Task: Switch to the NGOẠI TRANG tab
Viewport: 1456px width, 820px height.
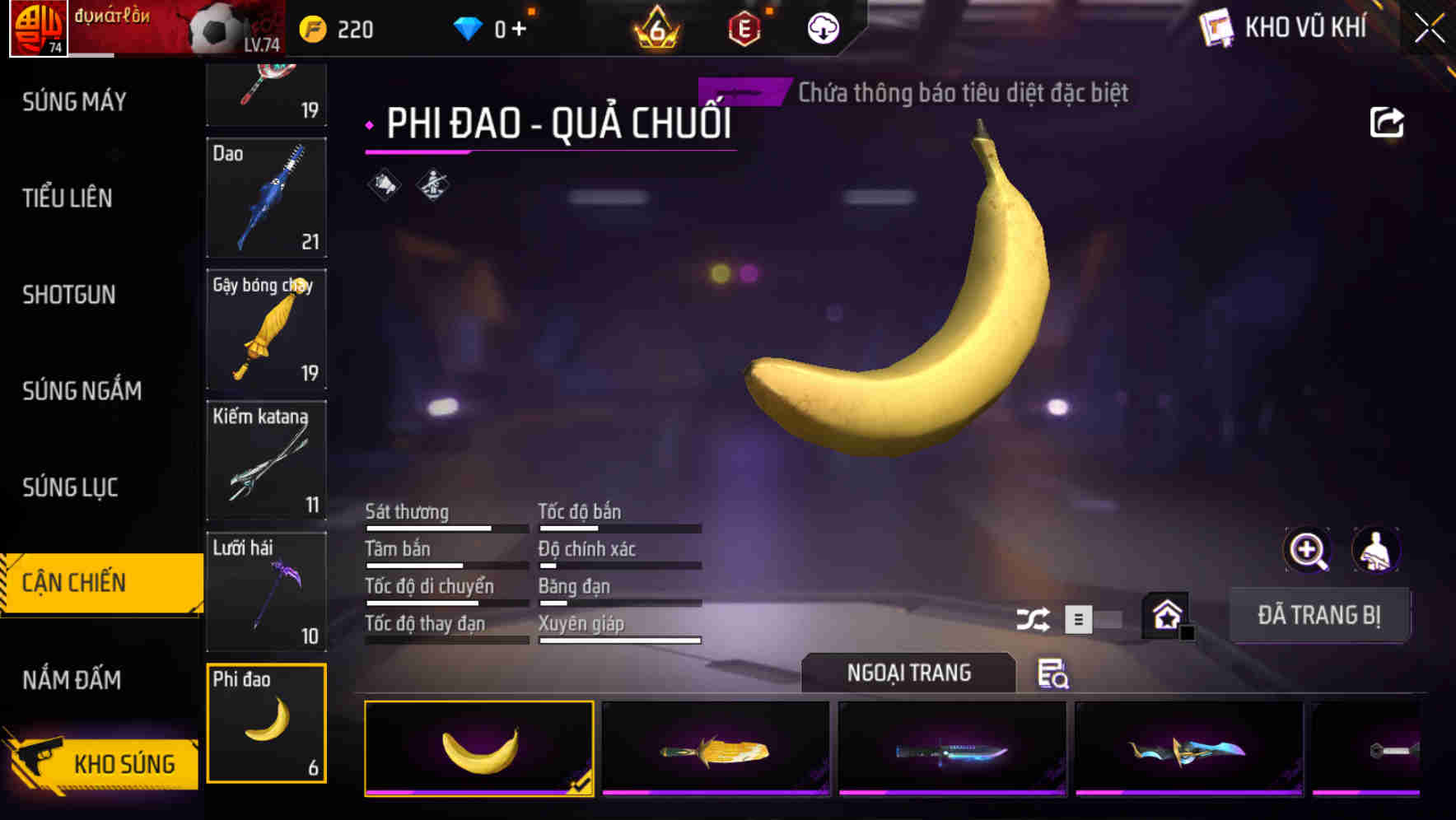Action: tap(908, 673)
